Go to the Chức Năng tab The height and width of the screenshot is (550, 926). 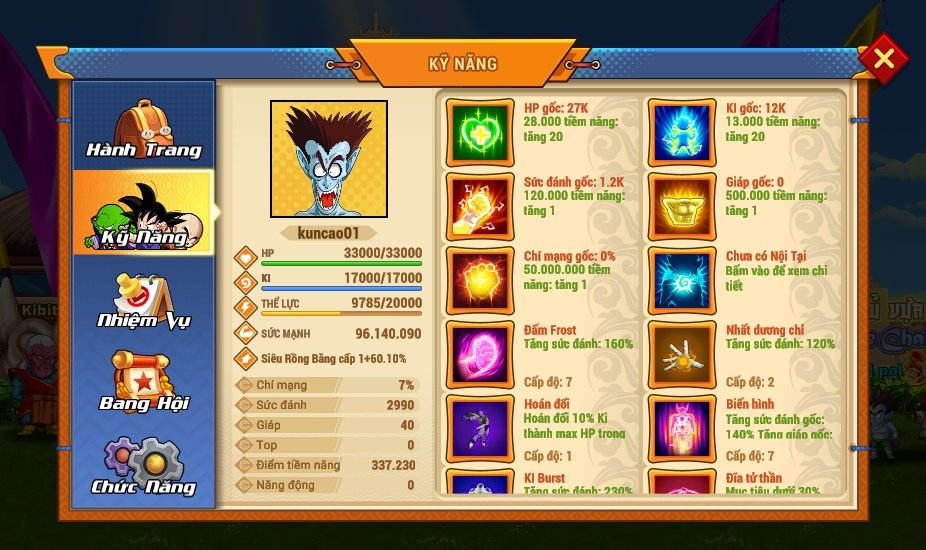point(143,467)
